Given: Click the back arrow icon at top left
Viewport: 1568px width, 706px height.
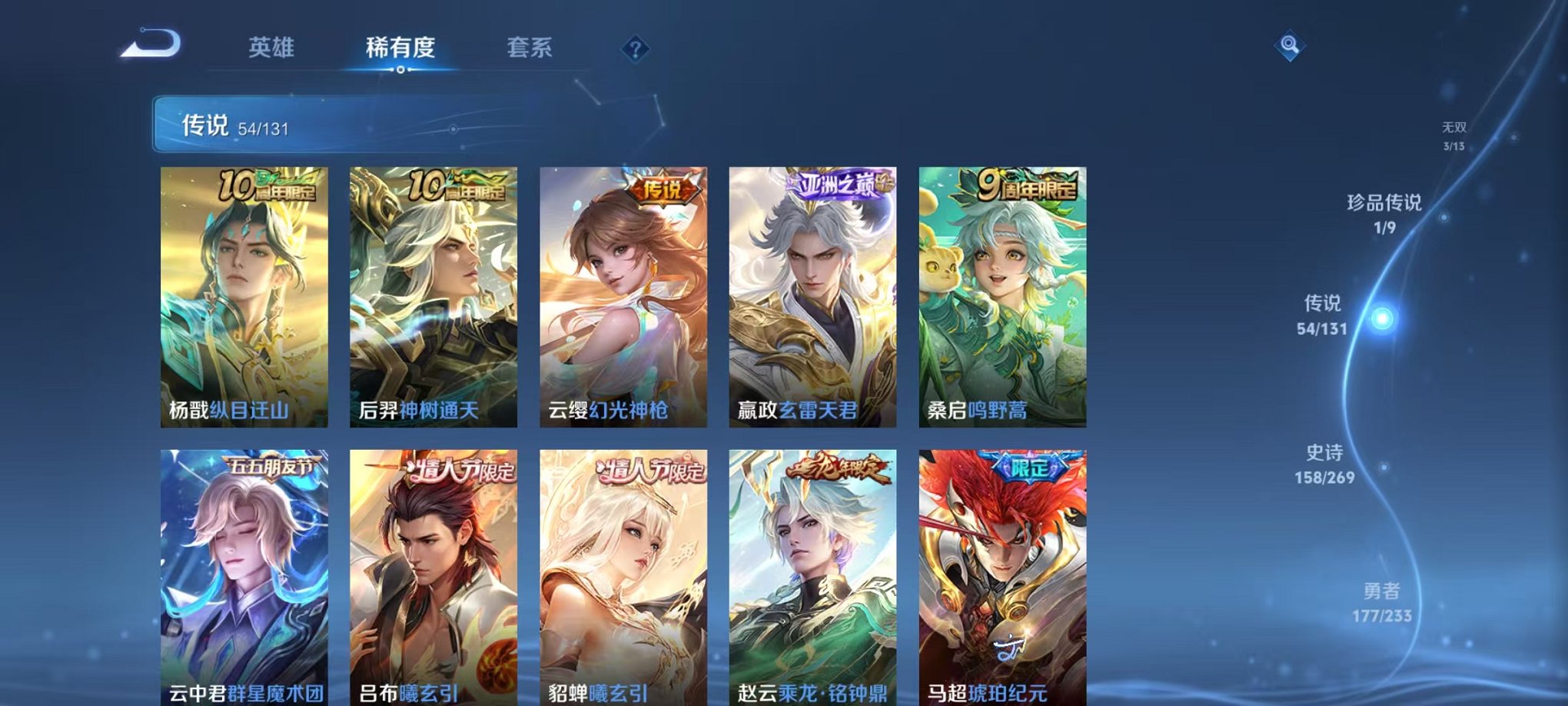Looking at the screenshot, I should click(x=148, y=45).
